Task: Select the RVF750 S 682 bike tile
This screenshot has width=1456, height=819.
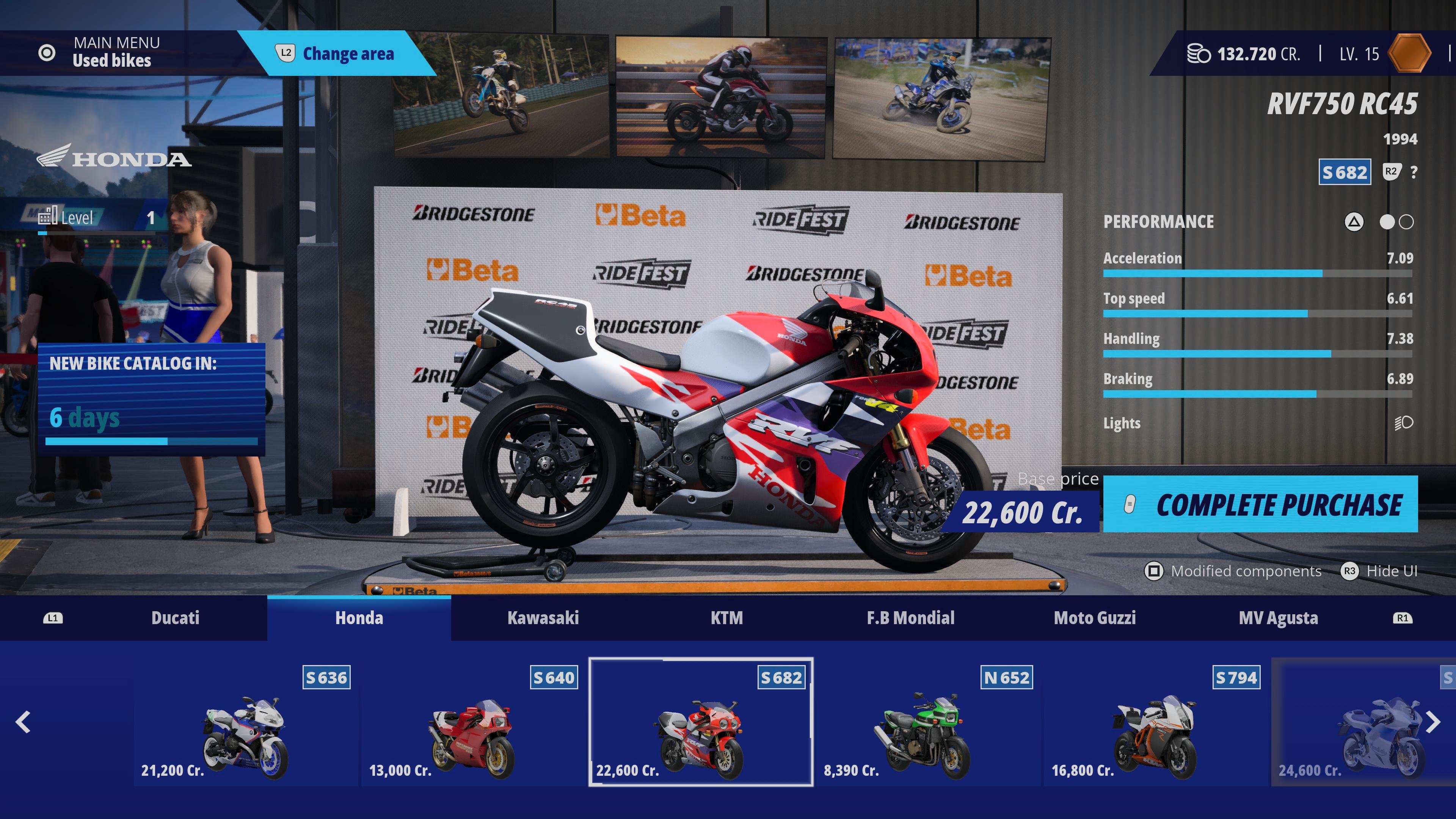Action: [701, 722]
